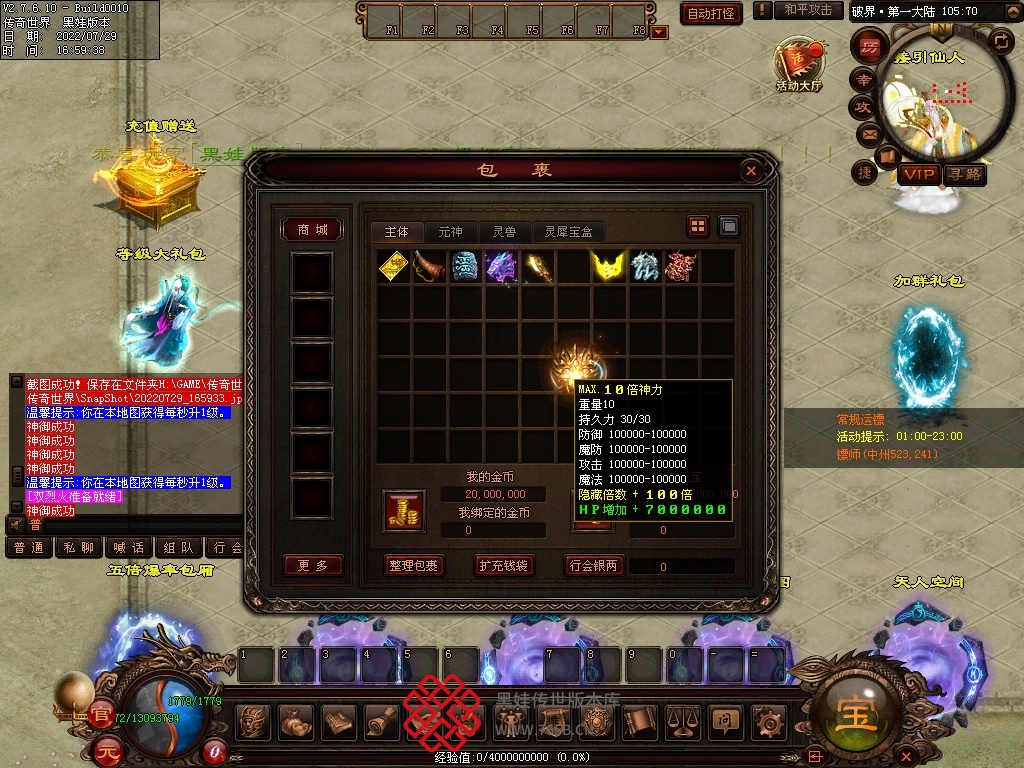The width and height of the screenshot is (1024, 768).
Task: Close the 包裹 inventory window
Action: pos(751,171)
